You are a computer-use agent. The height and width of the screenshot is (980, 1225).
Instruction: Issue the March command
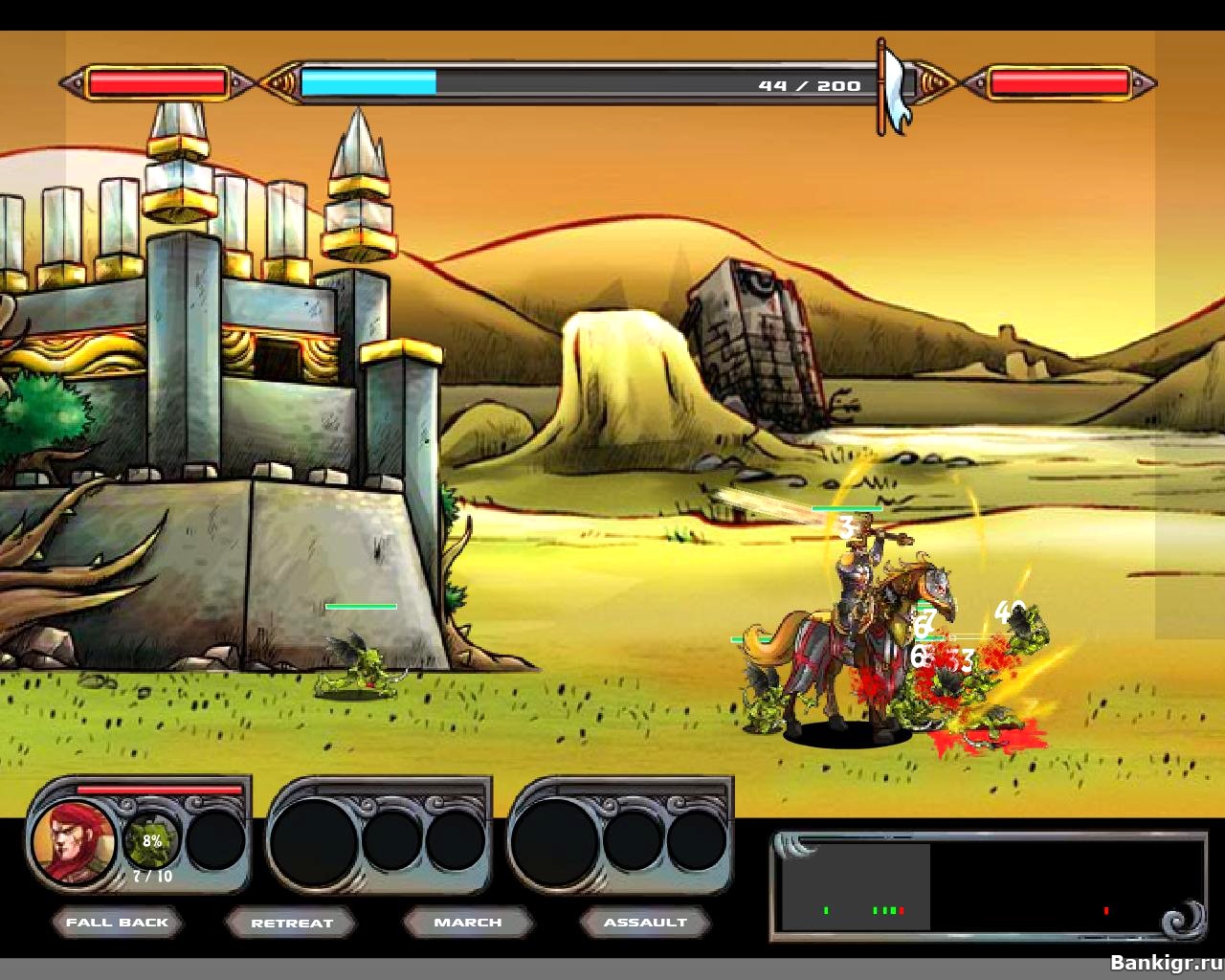(467, 923)
